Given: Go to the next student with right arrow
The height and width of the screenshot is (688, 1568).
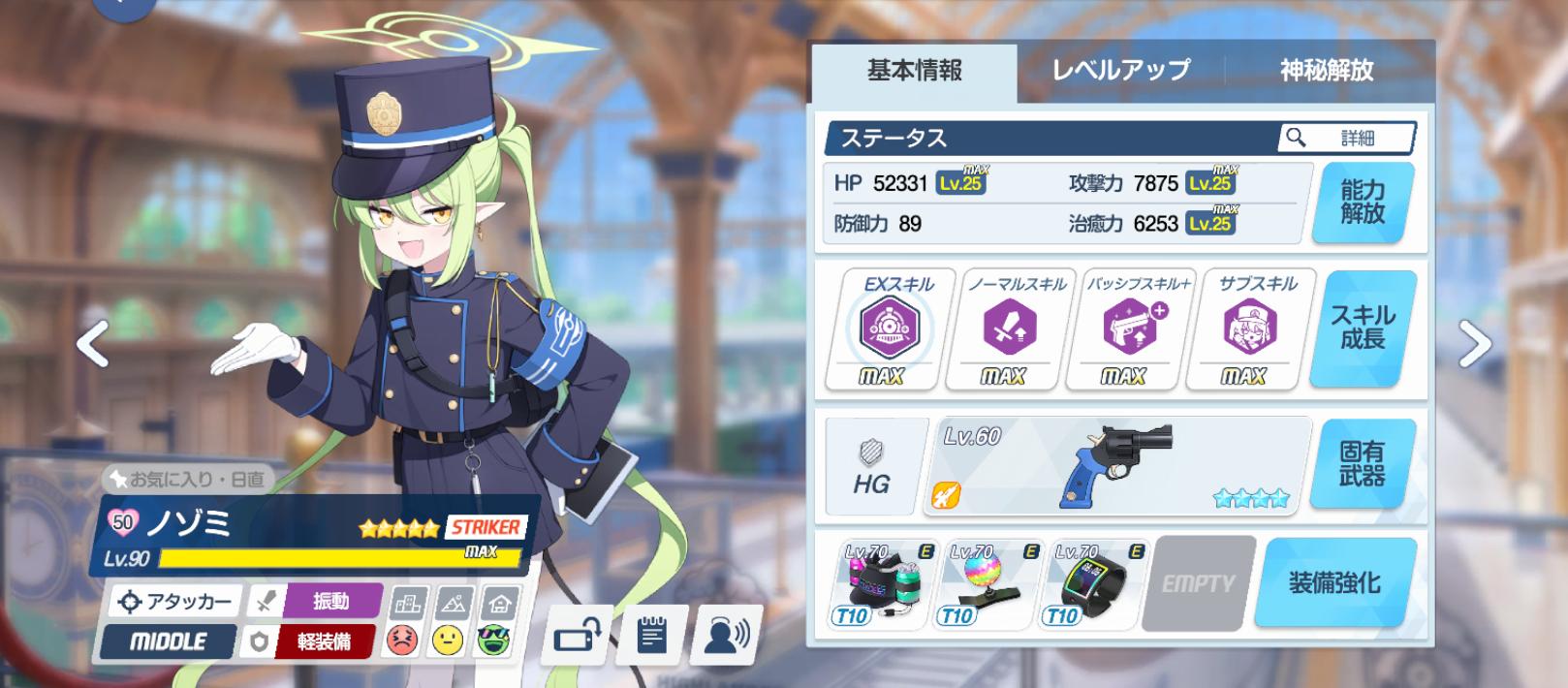Looking at the screenshot, I should click(x=1474, y=344).
